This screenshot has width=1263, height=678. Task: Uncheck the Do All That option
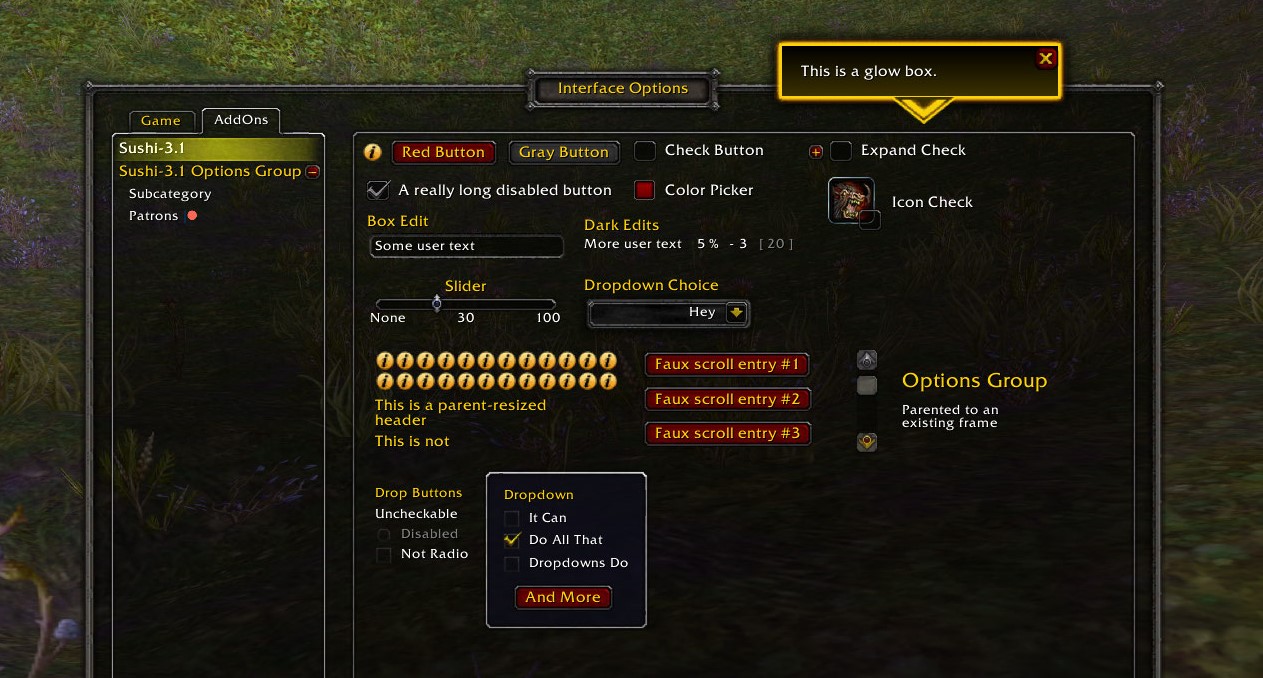pyautogui.click(x=512, y=540)
